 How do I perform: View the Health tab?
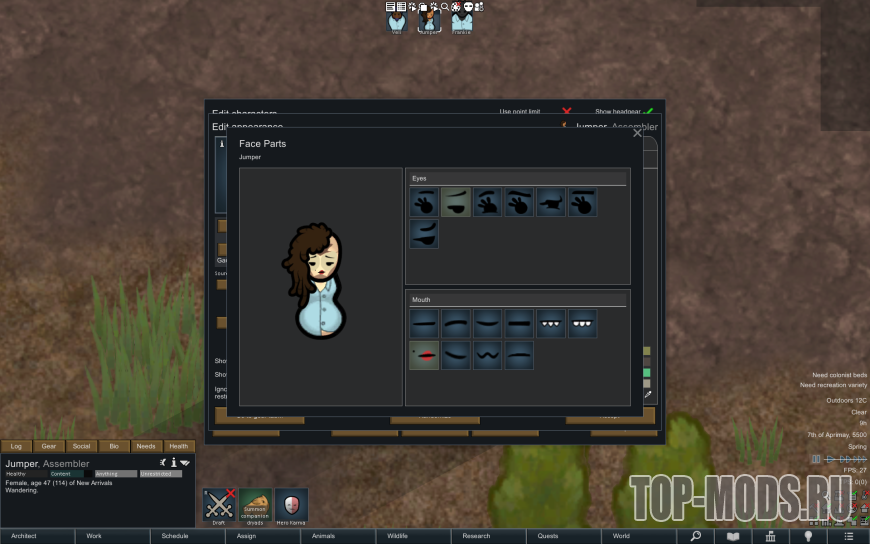click(x=178, y=446)
